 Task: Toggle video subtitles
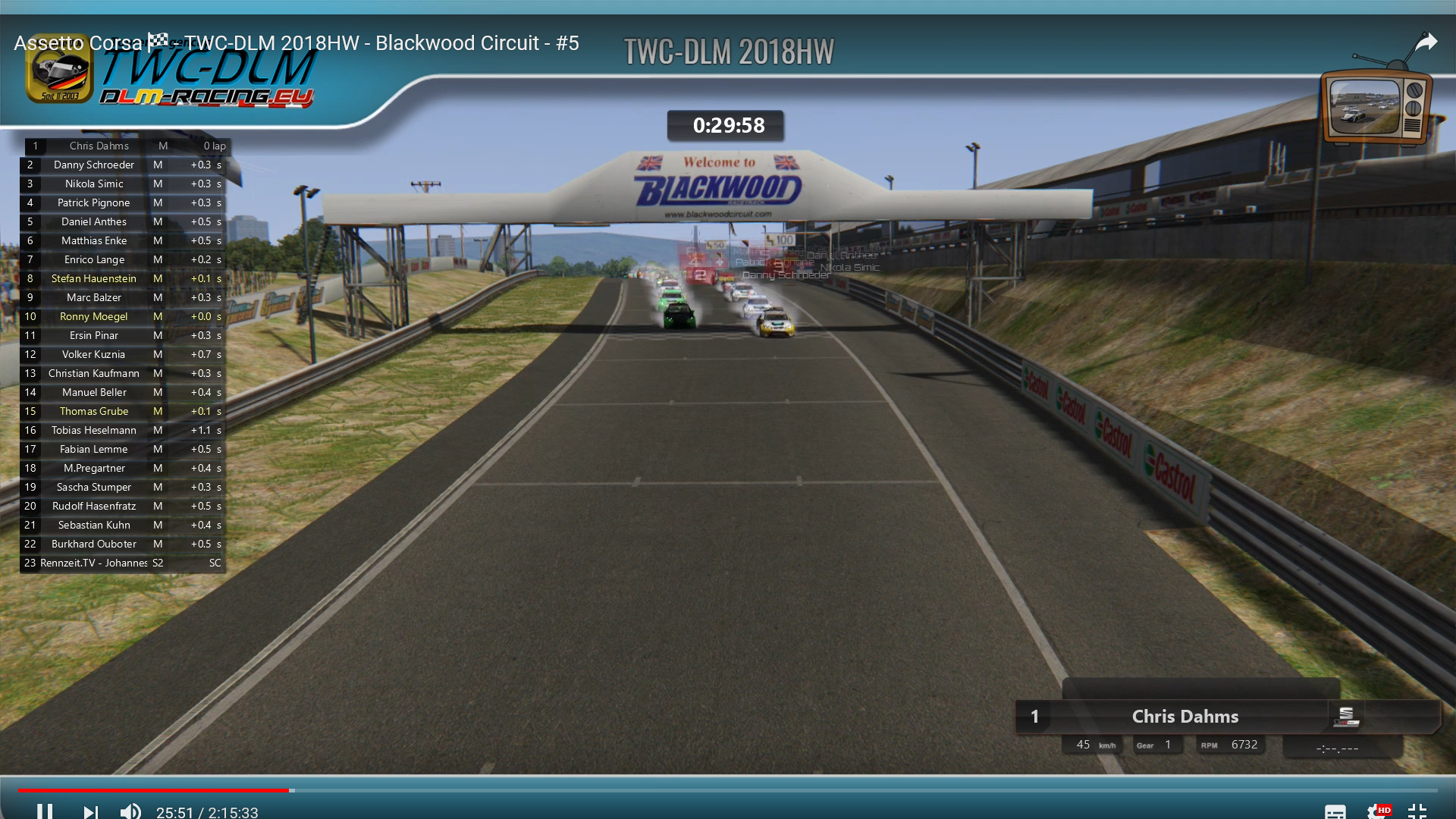coord(1335,811)
